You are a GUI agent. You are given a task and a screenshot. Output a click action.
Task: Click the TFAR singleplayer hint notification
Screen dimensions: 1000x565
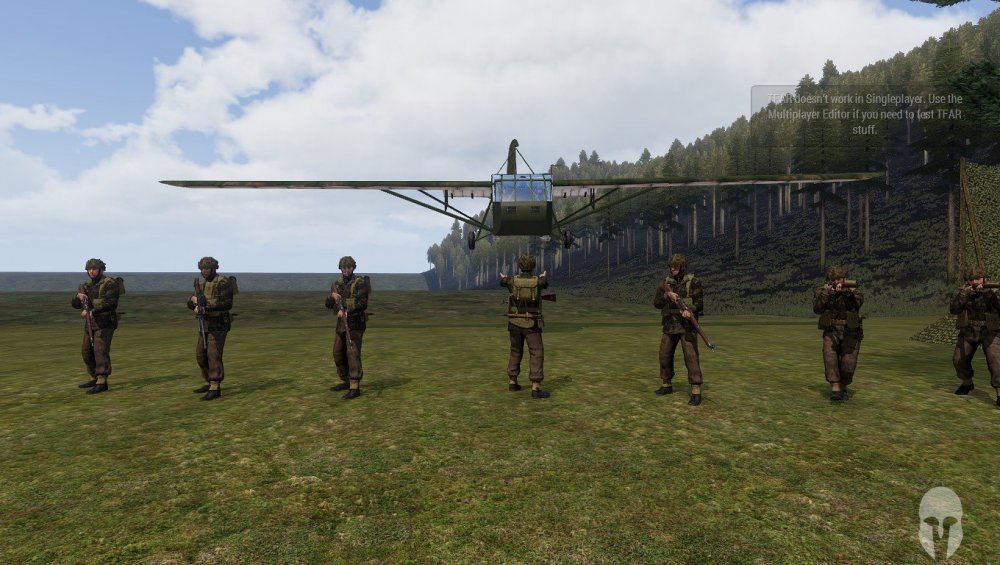864,114
